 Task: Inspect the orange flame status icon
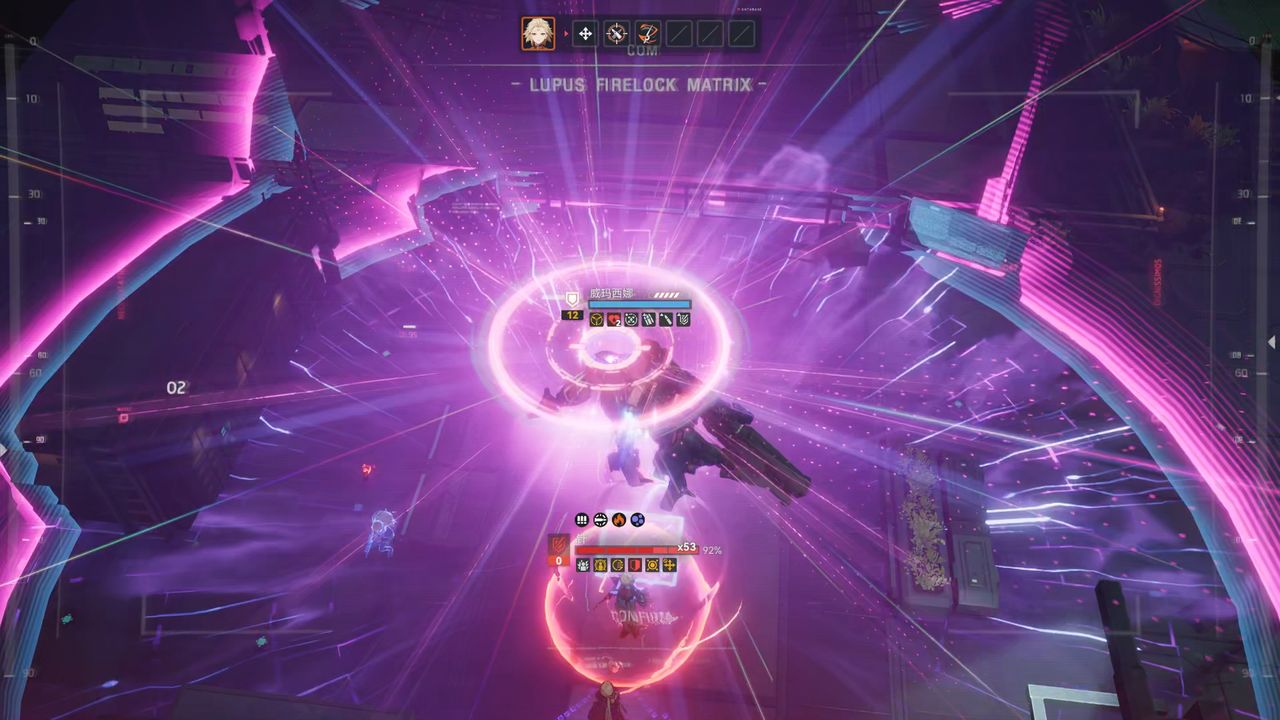coord(619,520)
